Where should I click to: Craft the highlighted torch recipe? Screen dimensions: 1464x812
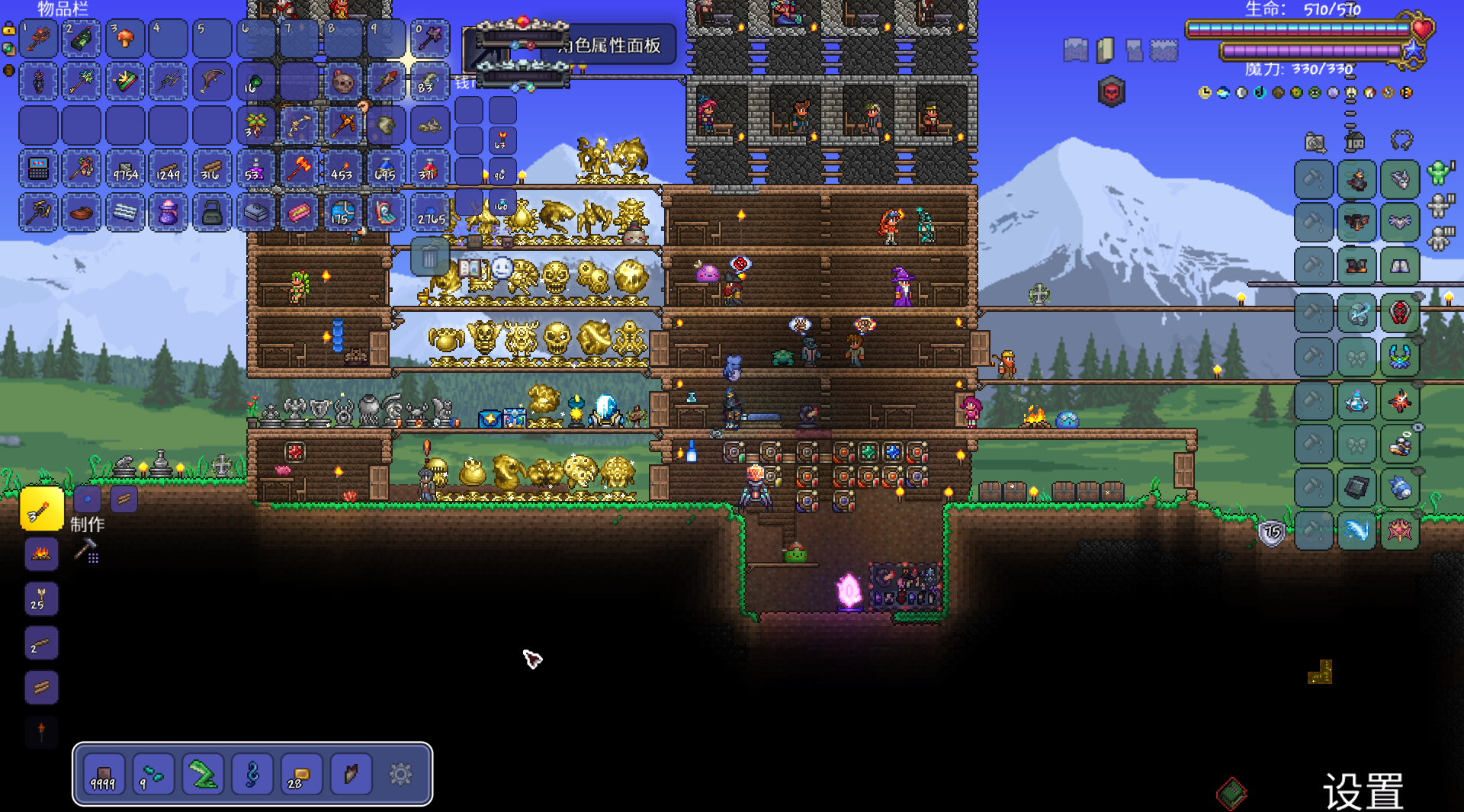[41, 509]
